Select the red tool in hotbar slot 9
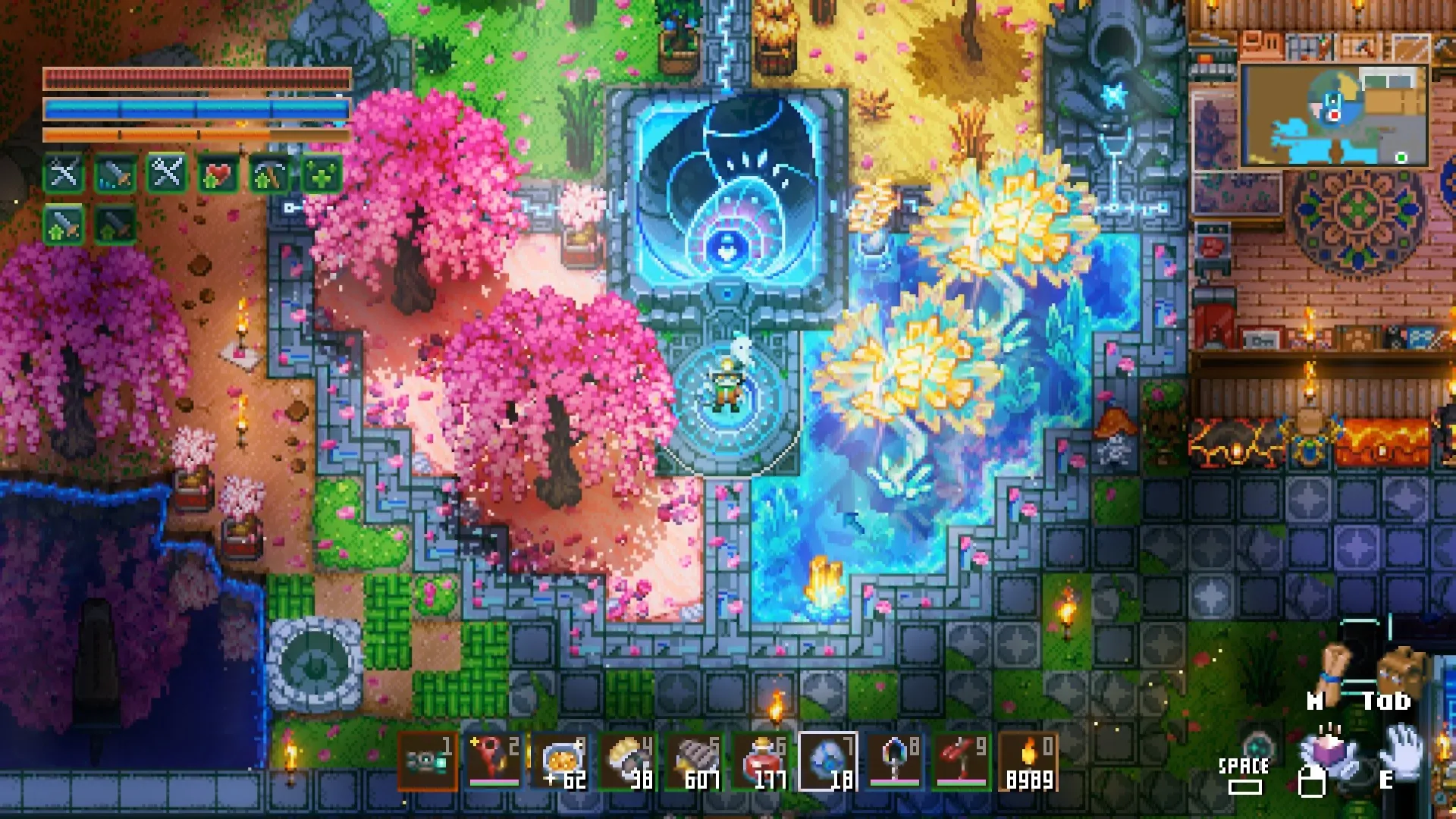This screenshot has height=819, width=1456. tap(962, 762)
